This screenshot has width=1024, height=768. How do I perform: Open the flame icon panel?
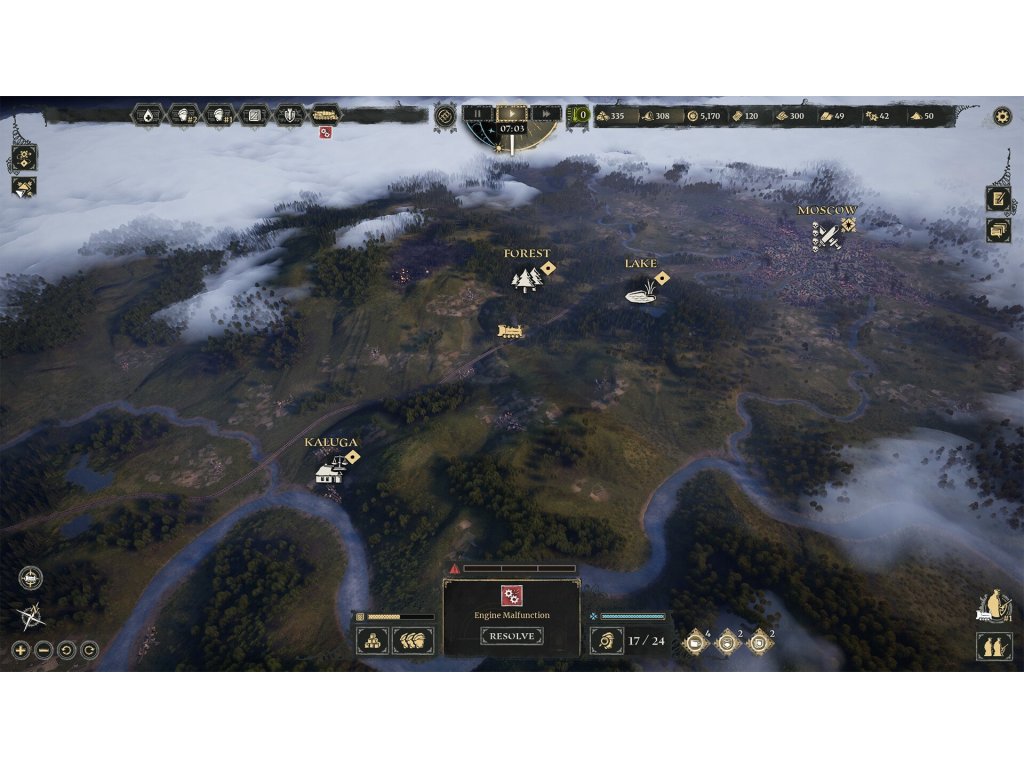pyautogui.click(x=148, y=115)
